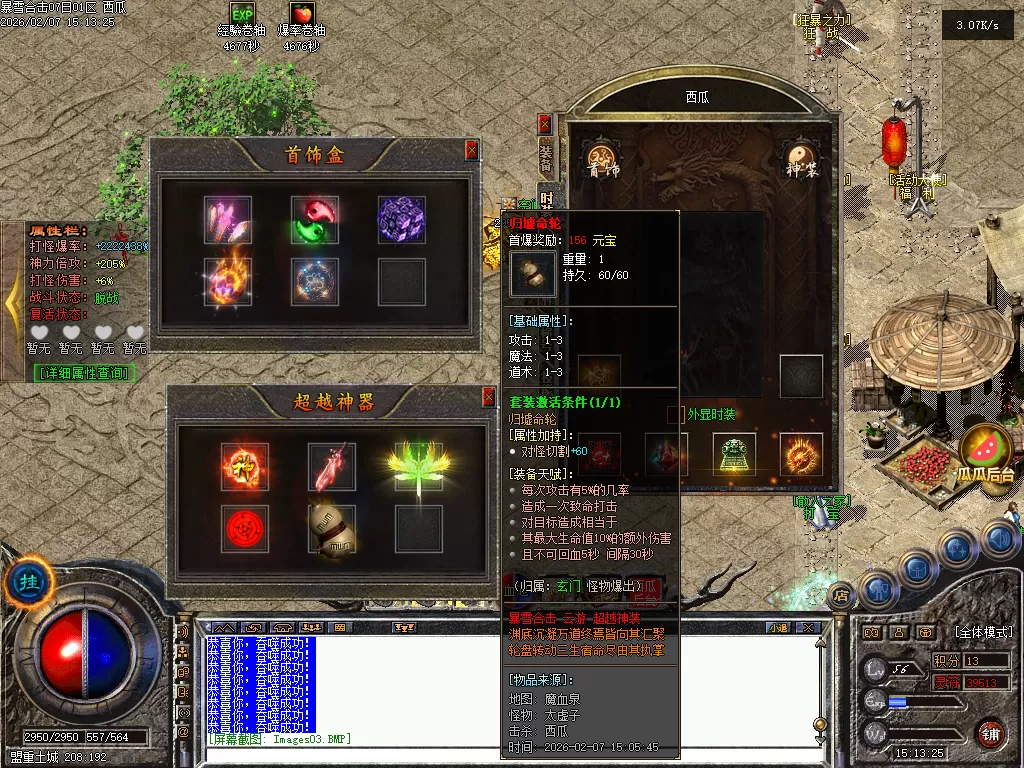Image resolution: width=1024 pixels, height=768 pixels.
Task: Open the round 铺 shop button
Action: 991,733
